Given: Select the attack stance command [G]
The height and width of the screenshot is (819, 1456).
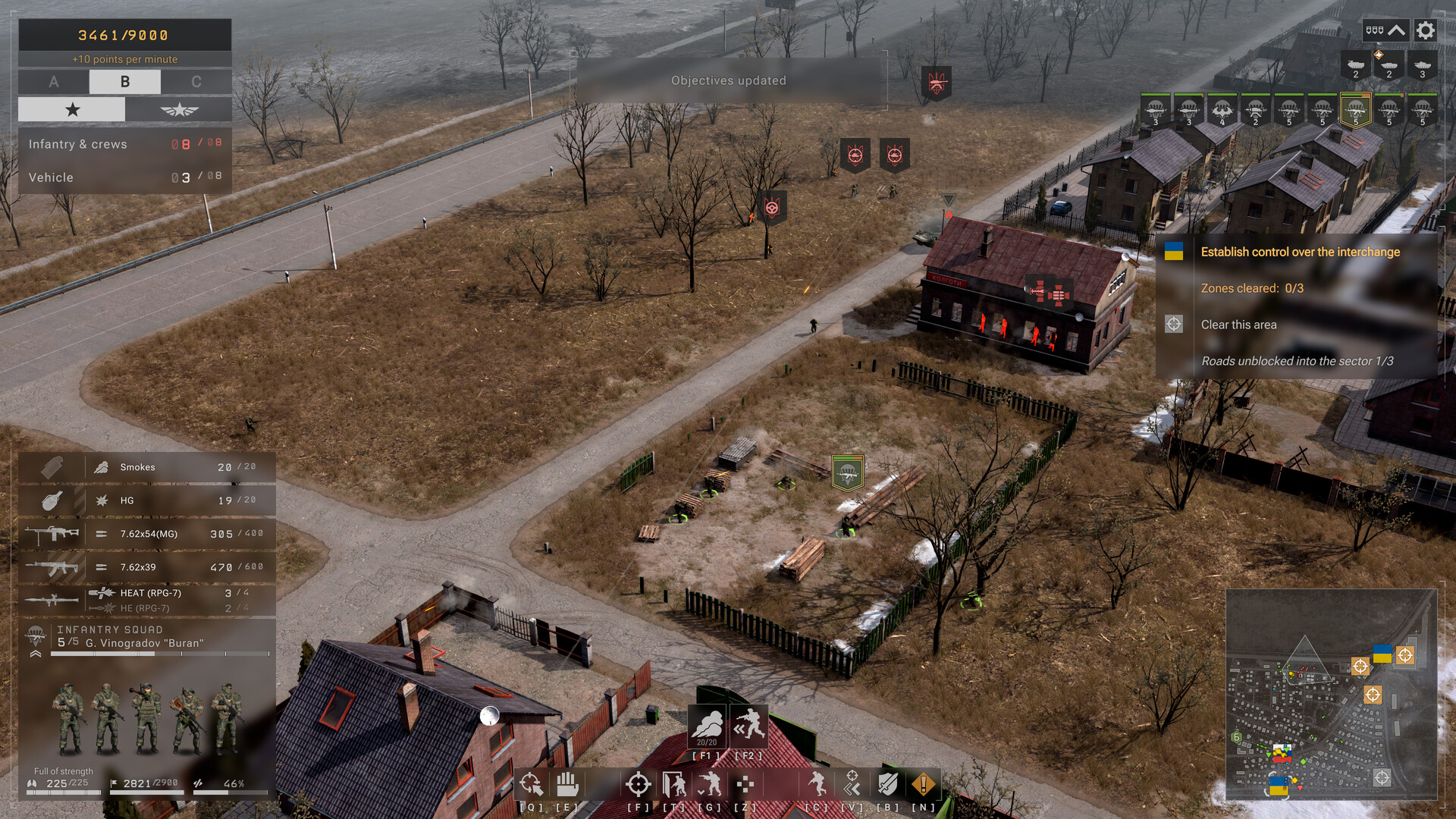Looking at the screenshot, I should click(711, 784).
